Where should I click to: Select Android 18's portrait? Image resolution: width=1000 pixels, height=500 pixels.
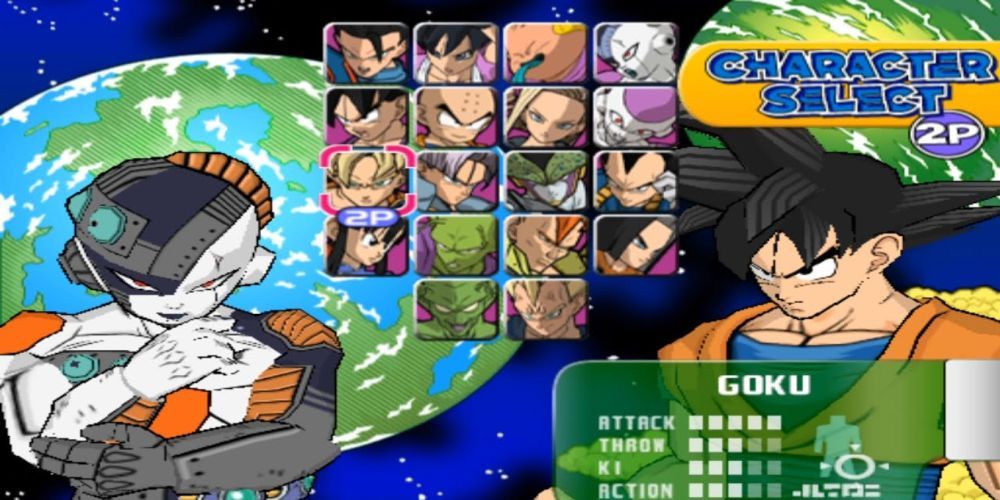(545, 117)
